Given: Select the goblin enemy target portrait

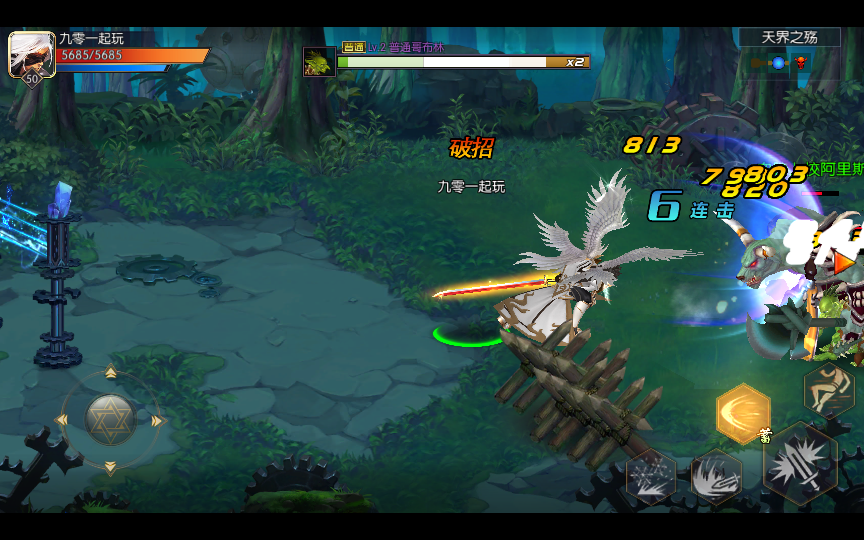Looking at the screenshot, I should (x=320, y=61).
